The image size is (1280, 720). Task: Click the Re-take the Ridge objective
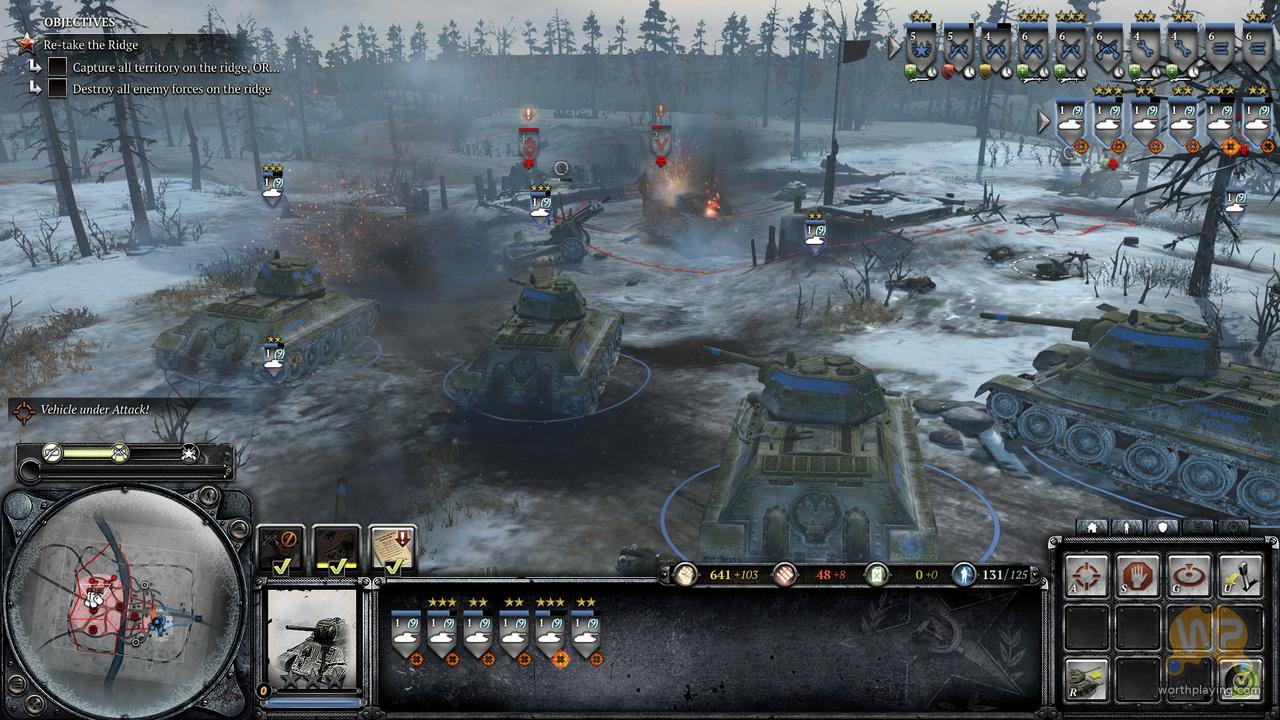(90, 45)
